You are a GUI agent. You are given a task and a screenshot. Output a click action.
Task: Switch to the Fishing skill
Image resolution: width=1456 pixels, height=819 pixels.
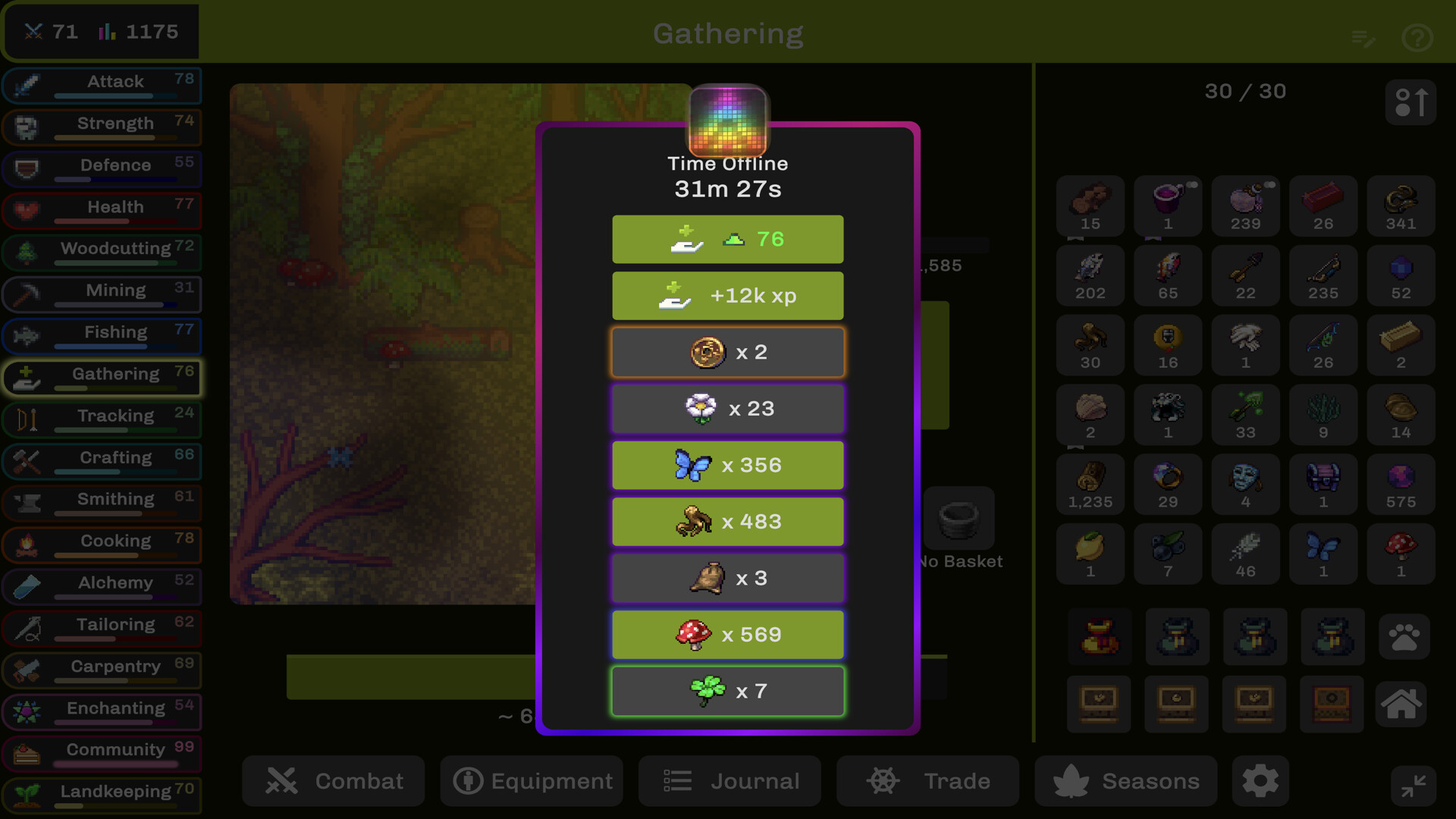click(102, 334)
